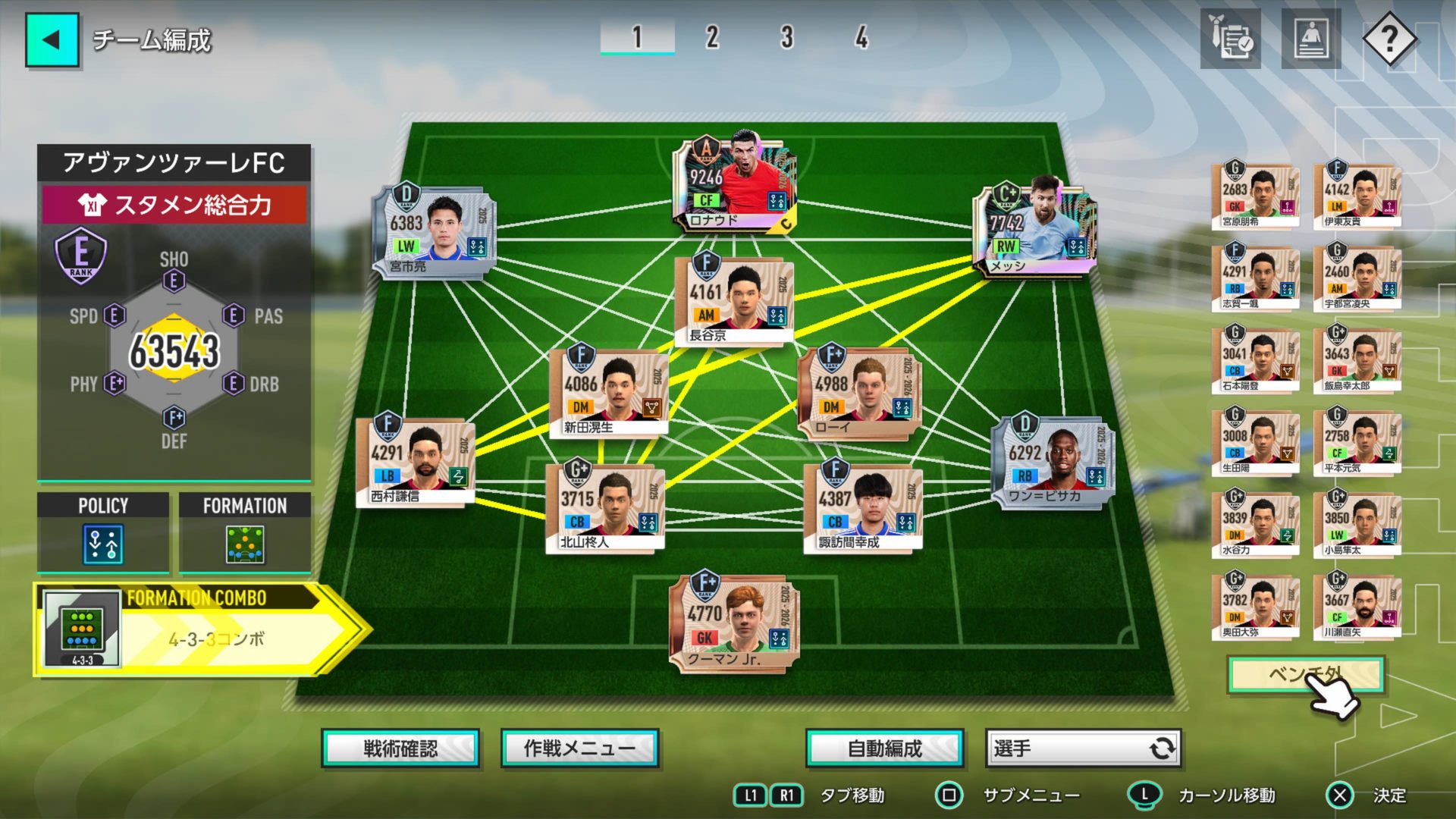Screen dimensions: 1456x819
Task: Switch to team tab 2
Action: click(711, 37)
